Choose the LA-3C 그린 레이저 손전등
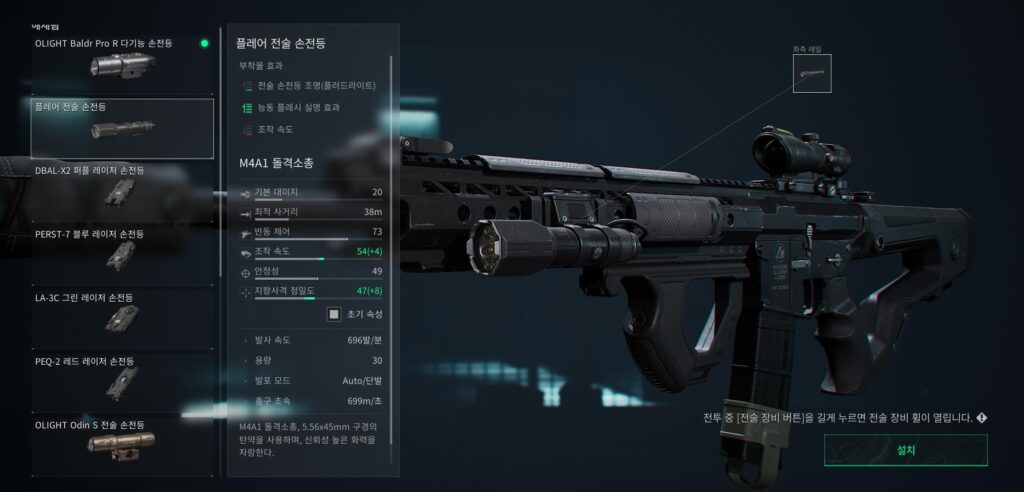The image size is (1024, 492). pos(121,318)
